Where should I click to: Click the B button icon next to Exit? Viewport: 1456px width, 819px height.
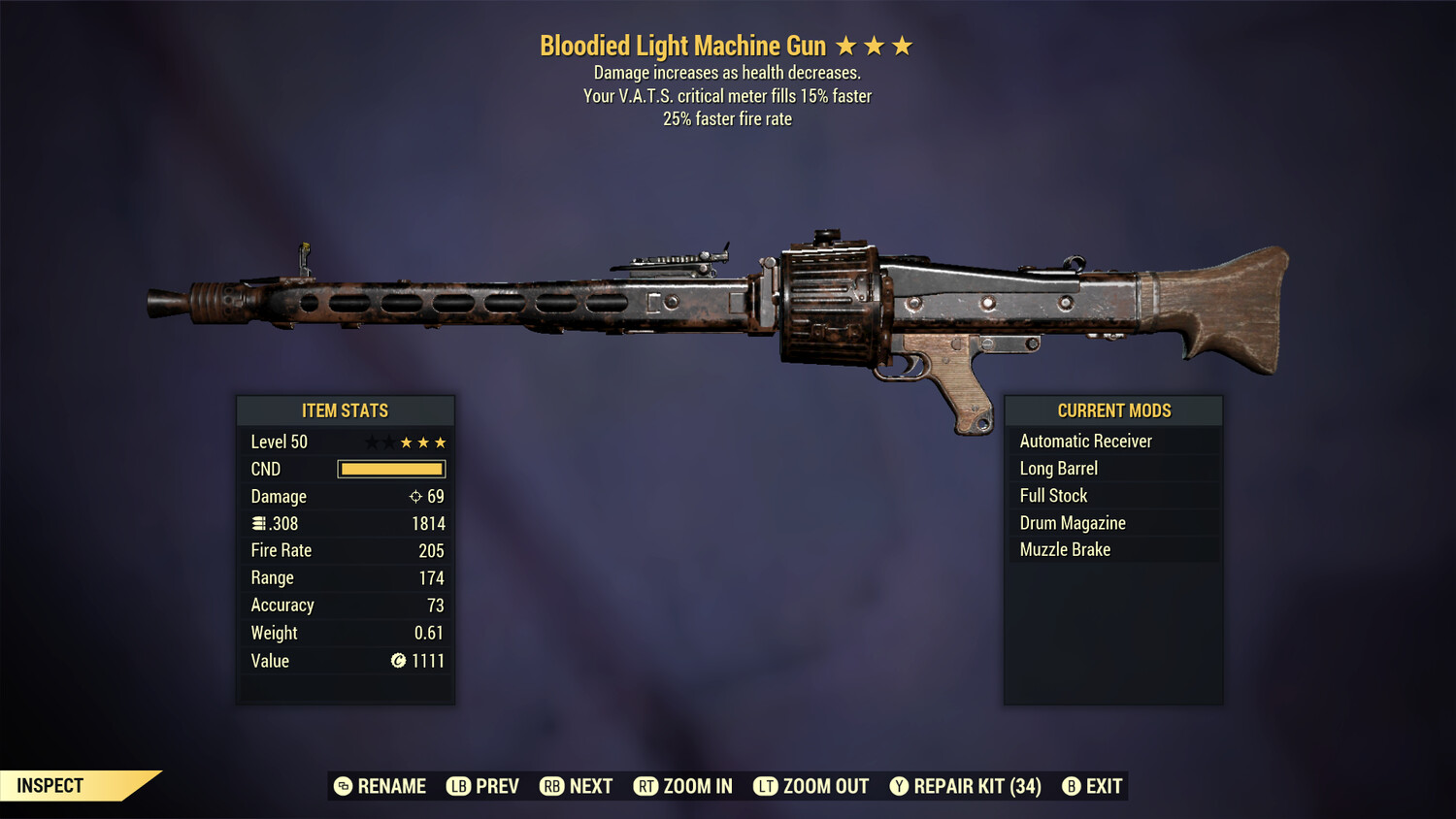[x=1072, y=786]
